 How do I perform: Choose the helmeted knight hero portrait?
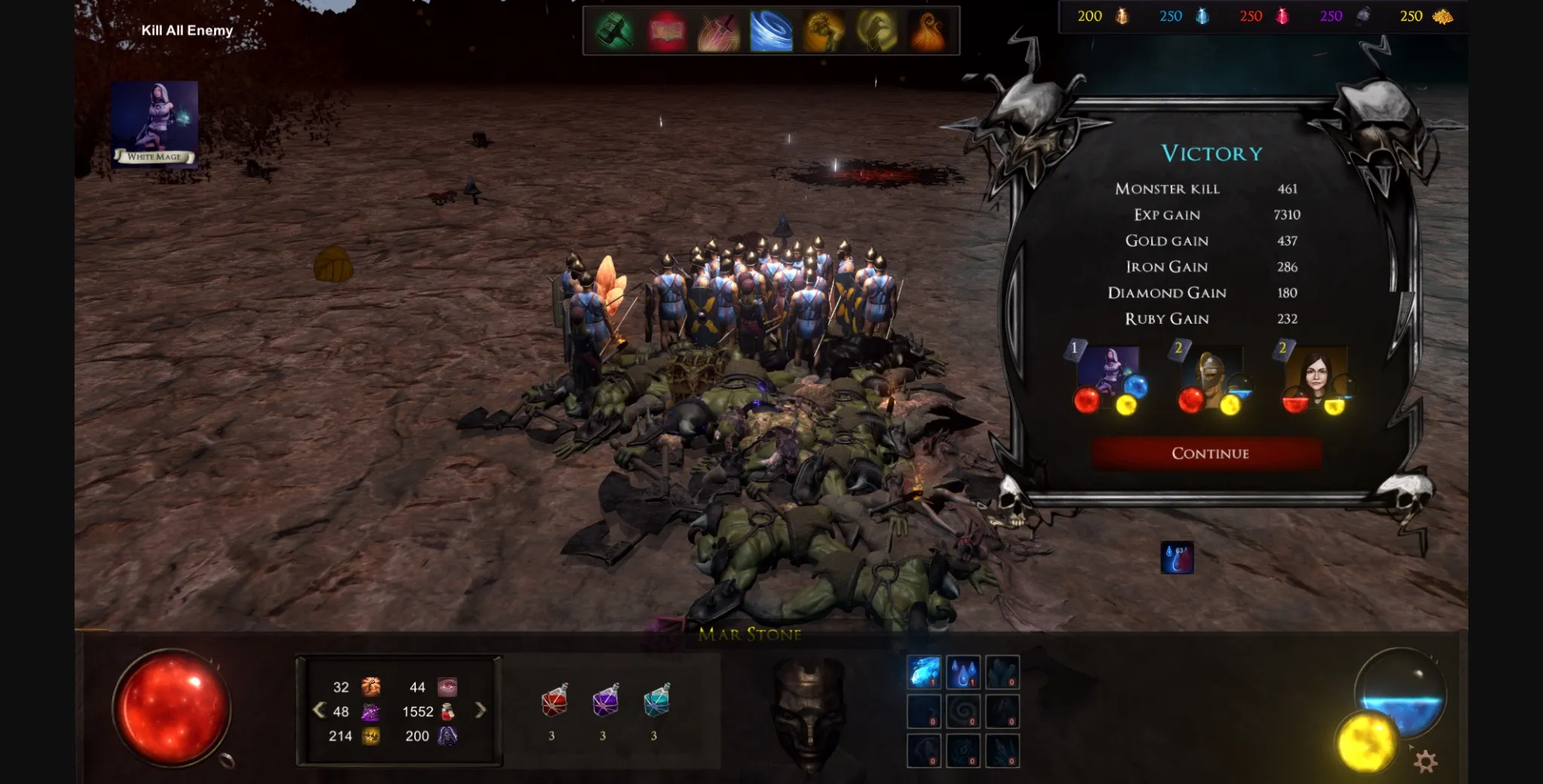[1211, 379]
